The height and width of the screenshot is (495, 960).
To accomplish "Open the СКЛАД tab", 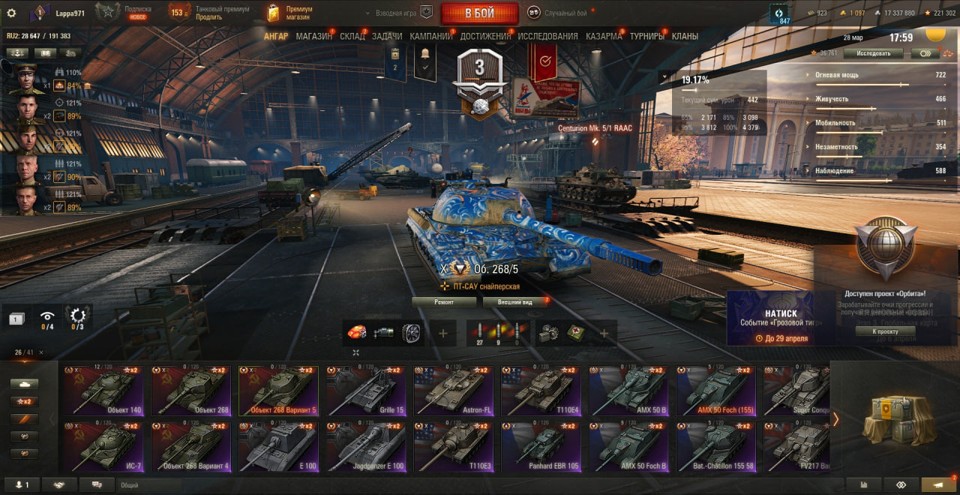I will point(352,36).
